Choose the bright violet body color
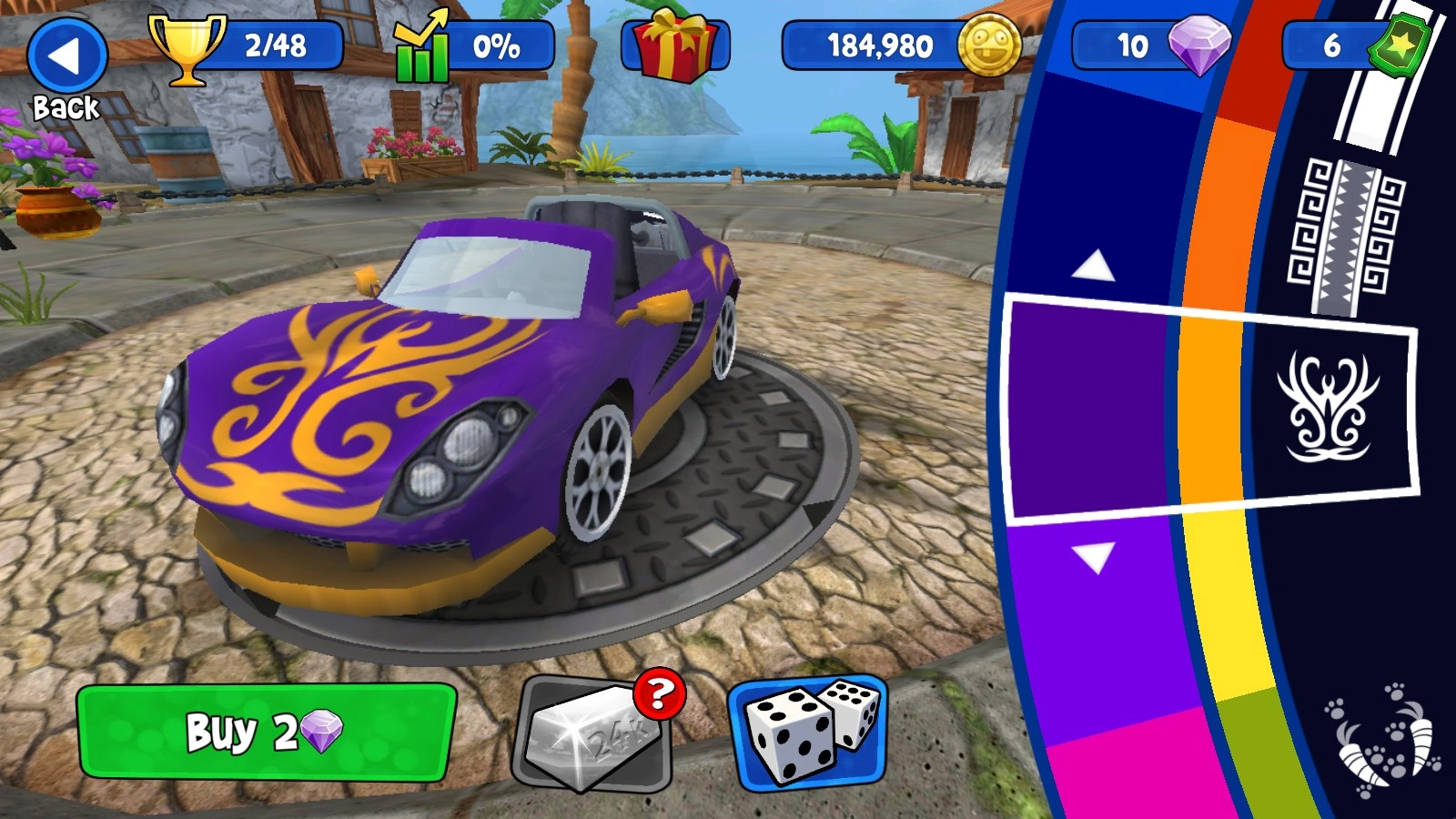 point(1101,628)
